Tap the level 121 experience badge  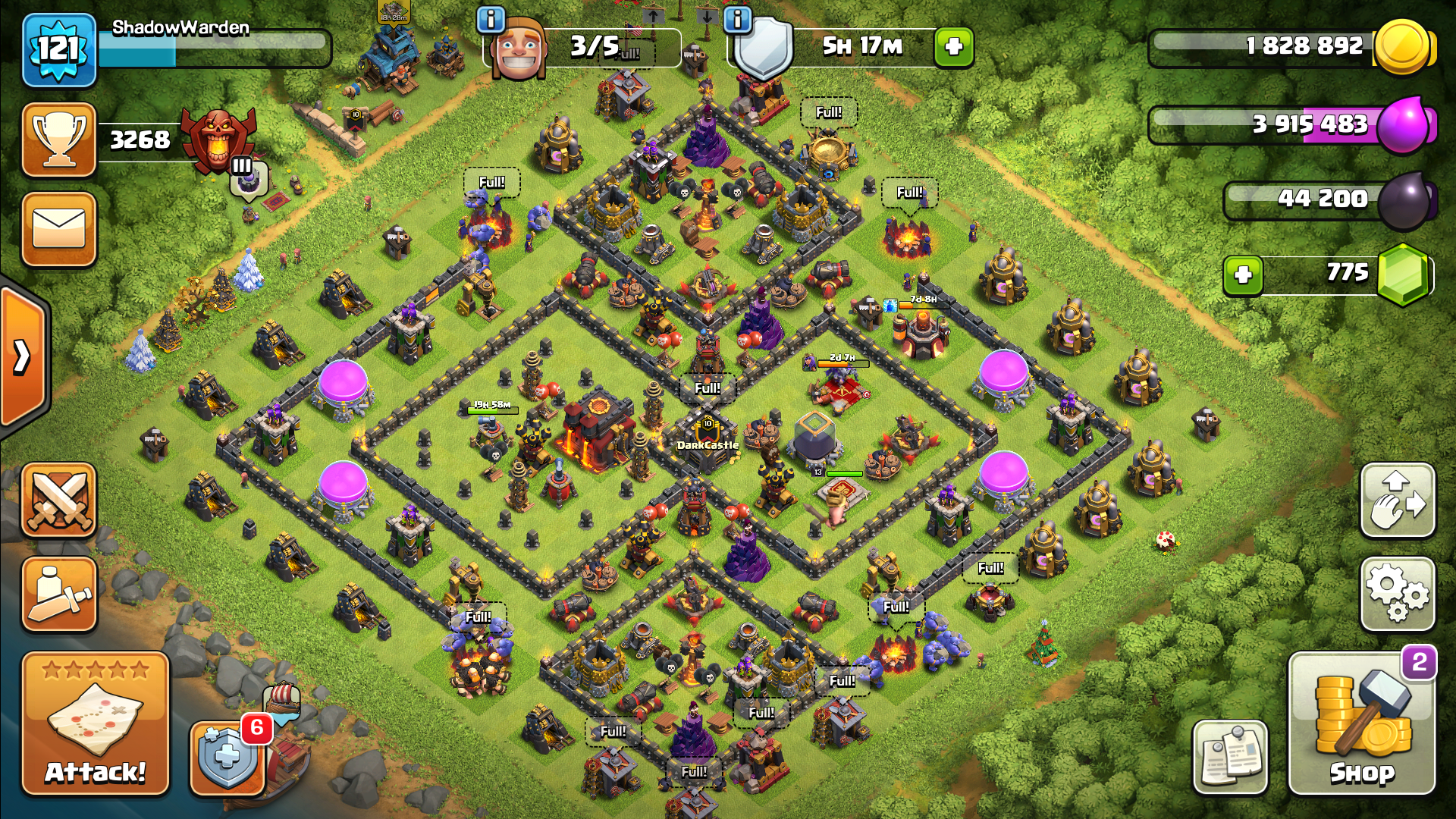pos(59,50)
